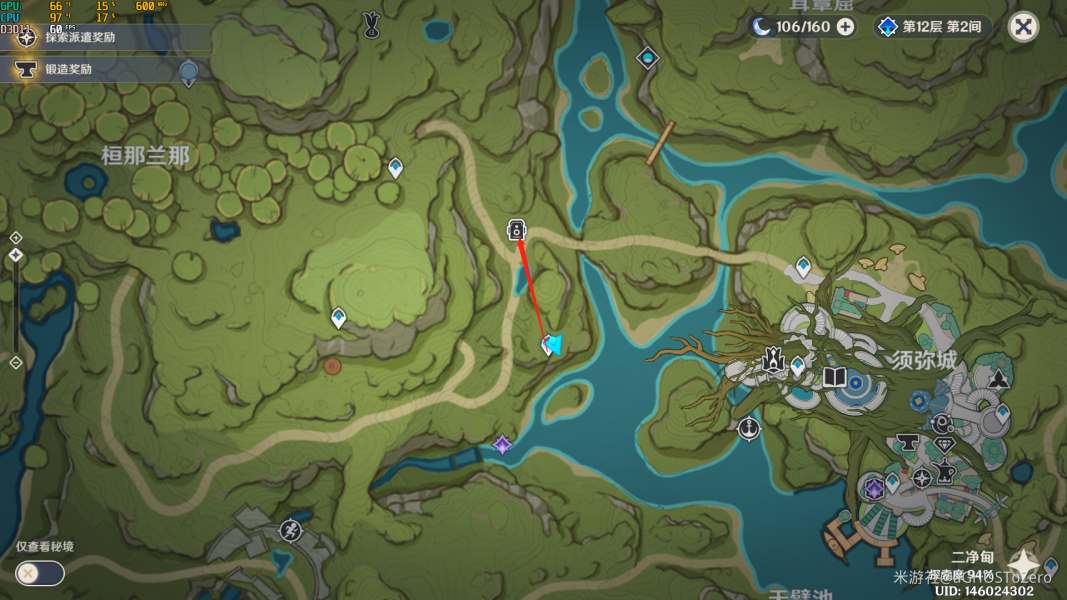The image size is (1067, 600).
Task: Select the teleport waypoint north of 须弥城
Action: coord(803,266)
